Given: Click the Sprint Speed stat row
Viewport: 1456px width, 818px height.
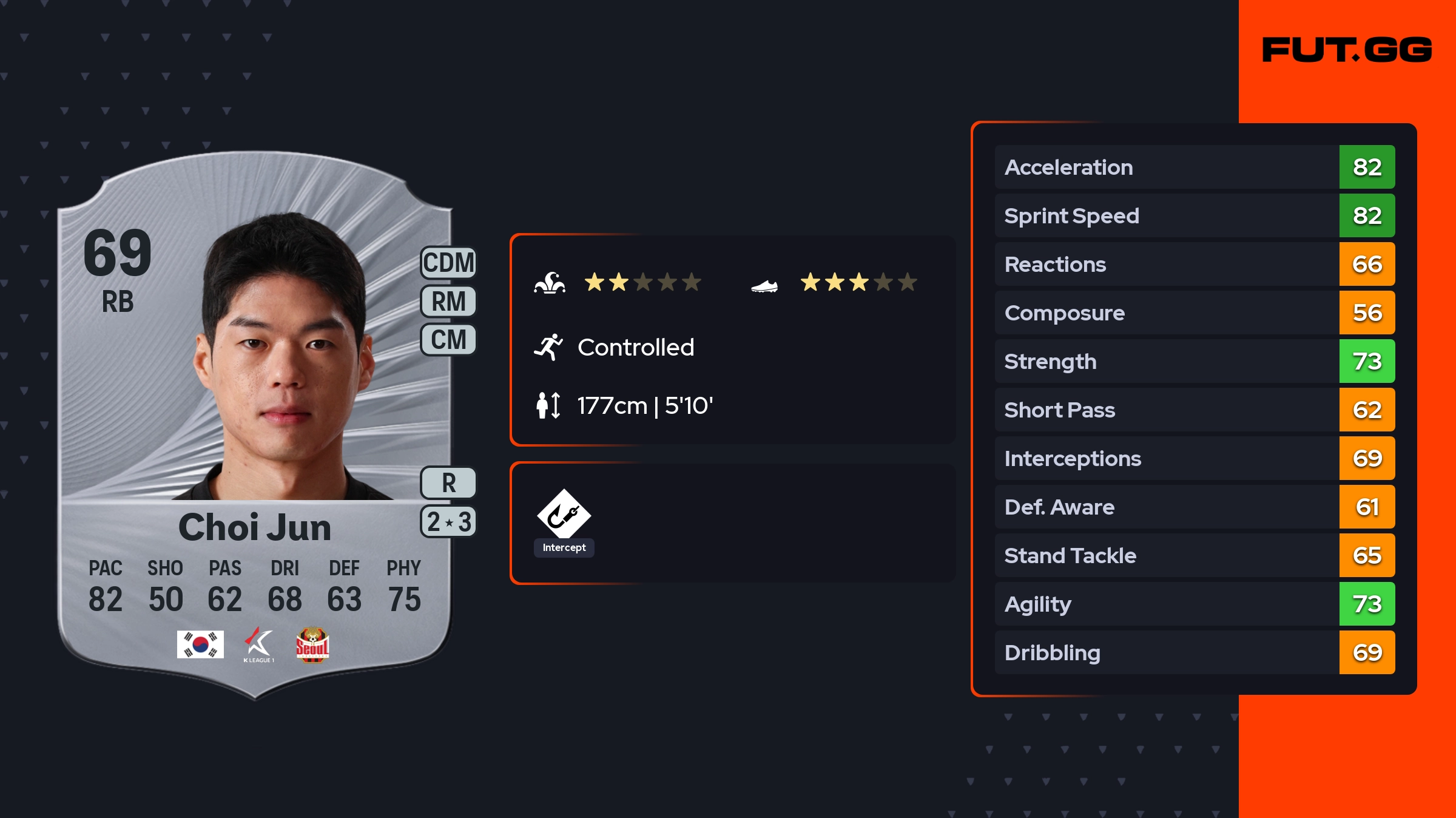Looking at the screenshot, I should [x=1194, y=215].
